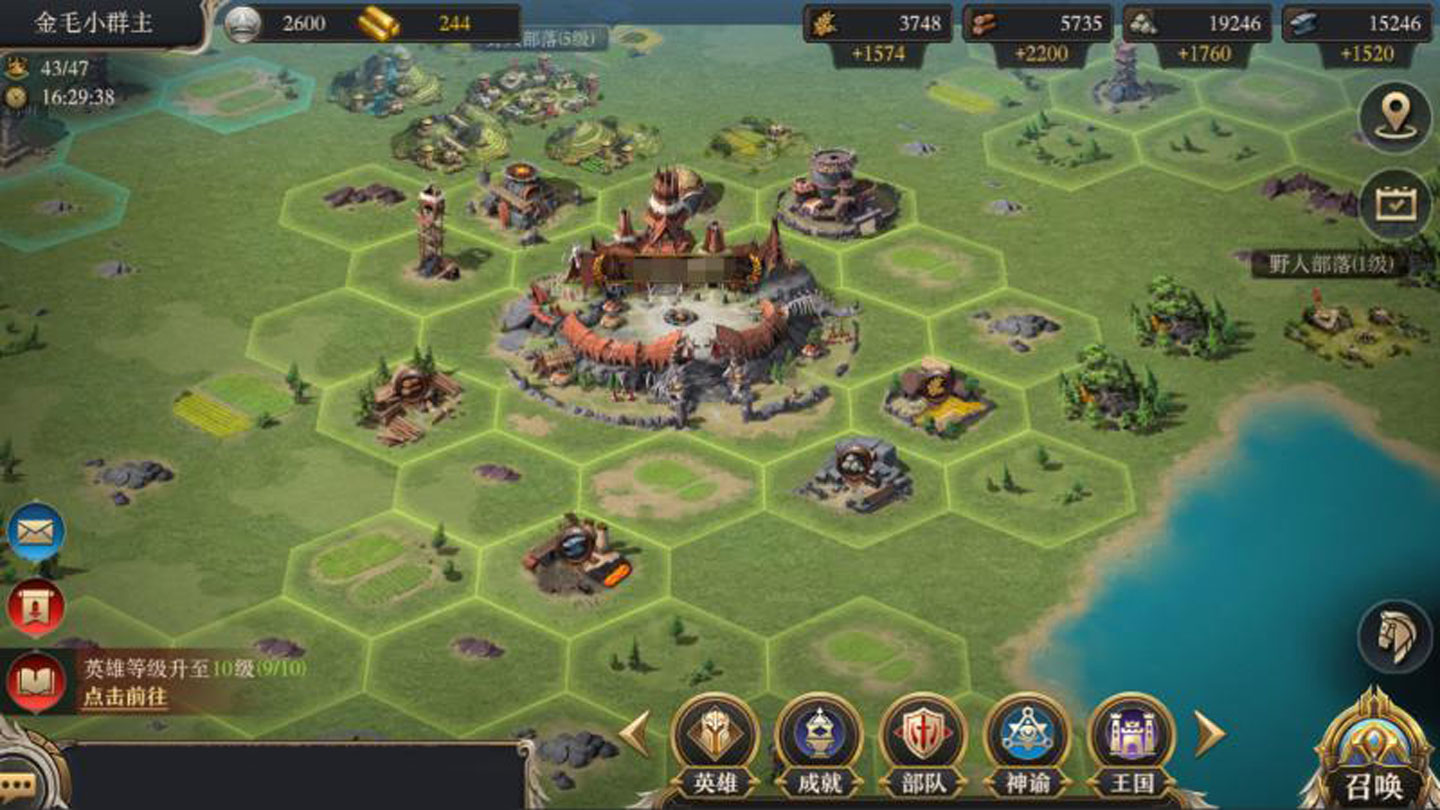Image resolution: width=1440 pixels, height=810 pixels.
Task: Show previous menu items with left arrow
Action: [x=636, y=735]
